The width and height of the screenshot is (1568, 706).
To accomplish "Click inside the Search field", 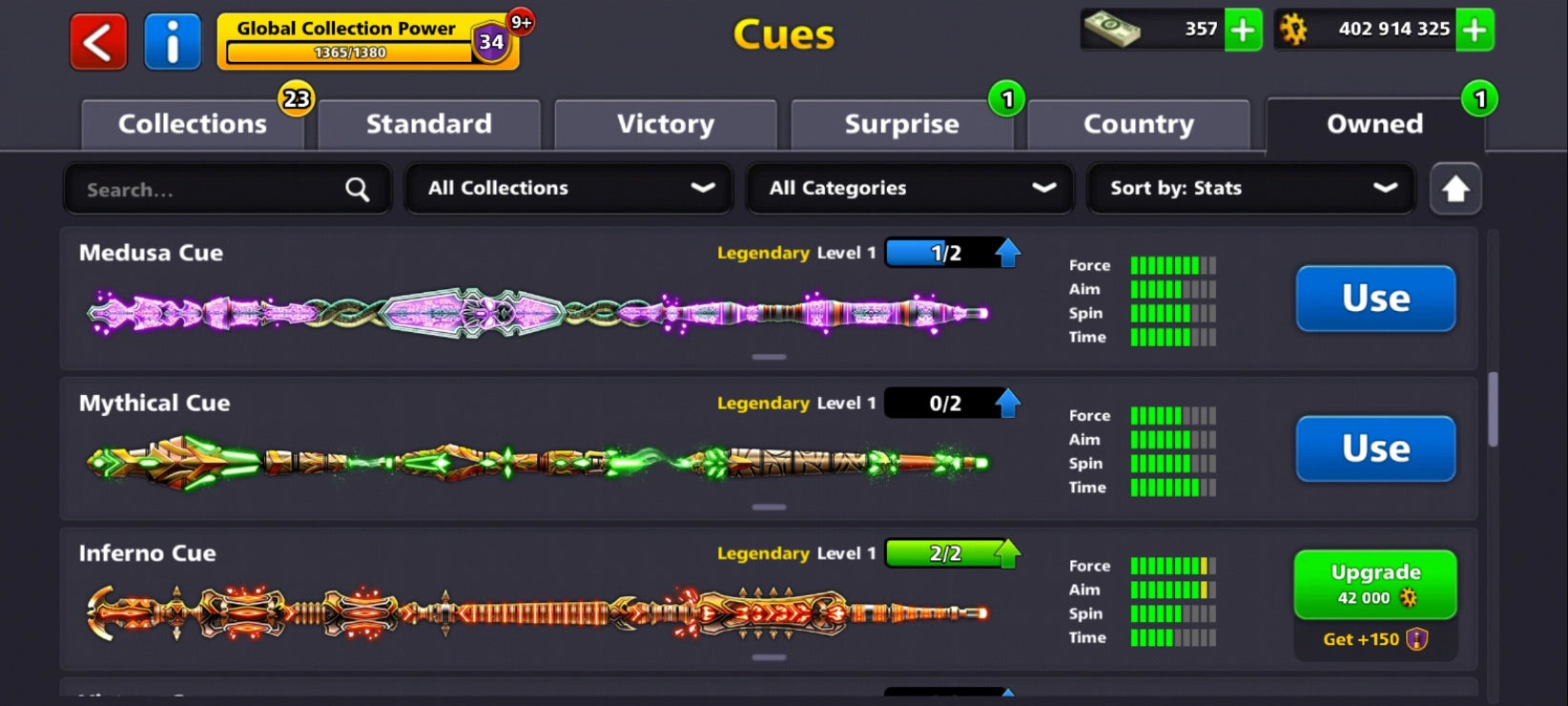I will pyautogui.click(x=191, y=189).
